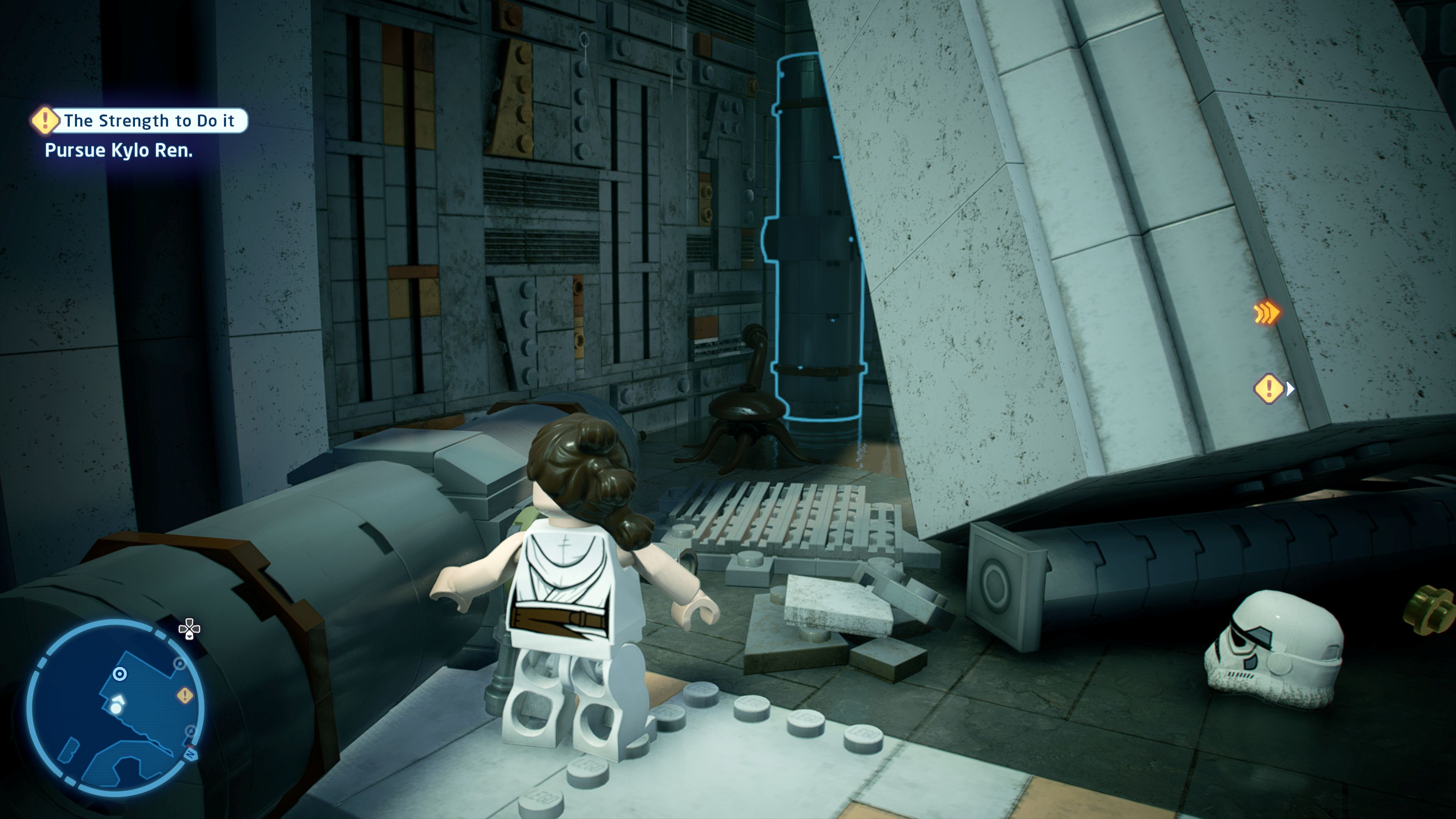The image size is (1456, 819).
Task: Click the yellow quest marker on minimap
Action: pyautogui.click(x=185, y=695)
